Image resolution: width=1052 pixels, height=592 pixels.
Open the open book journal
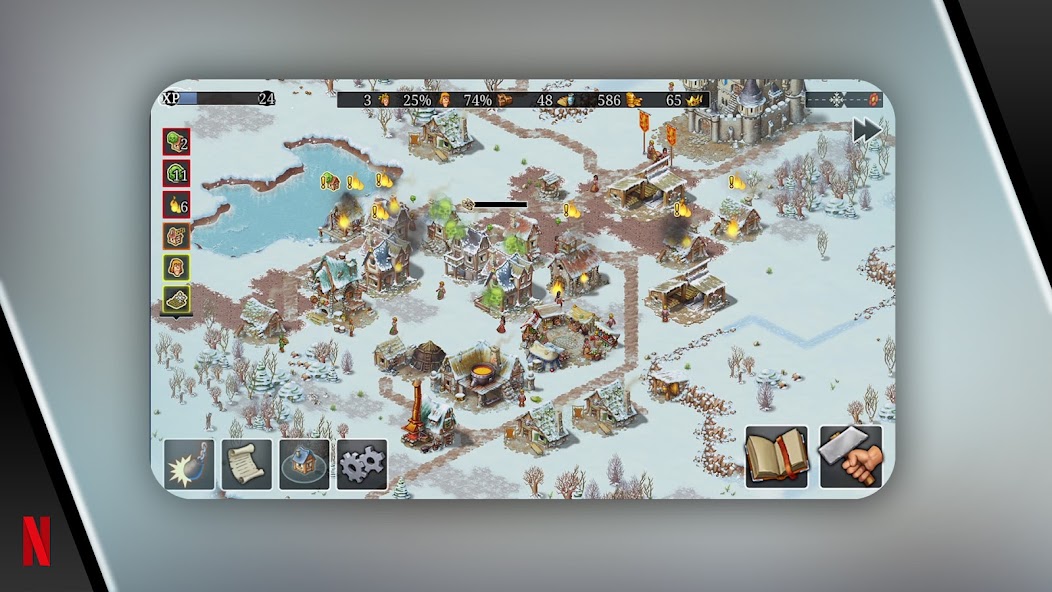click(x=776, y=457)
